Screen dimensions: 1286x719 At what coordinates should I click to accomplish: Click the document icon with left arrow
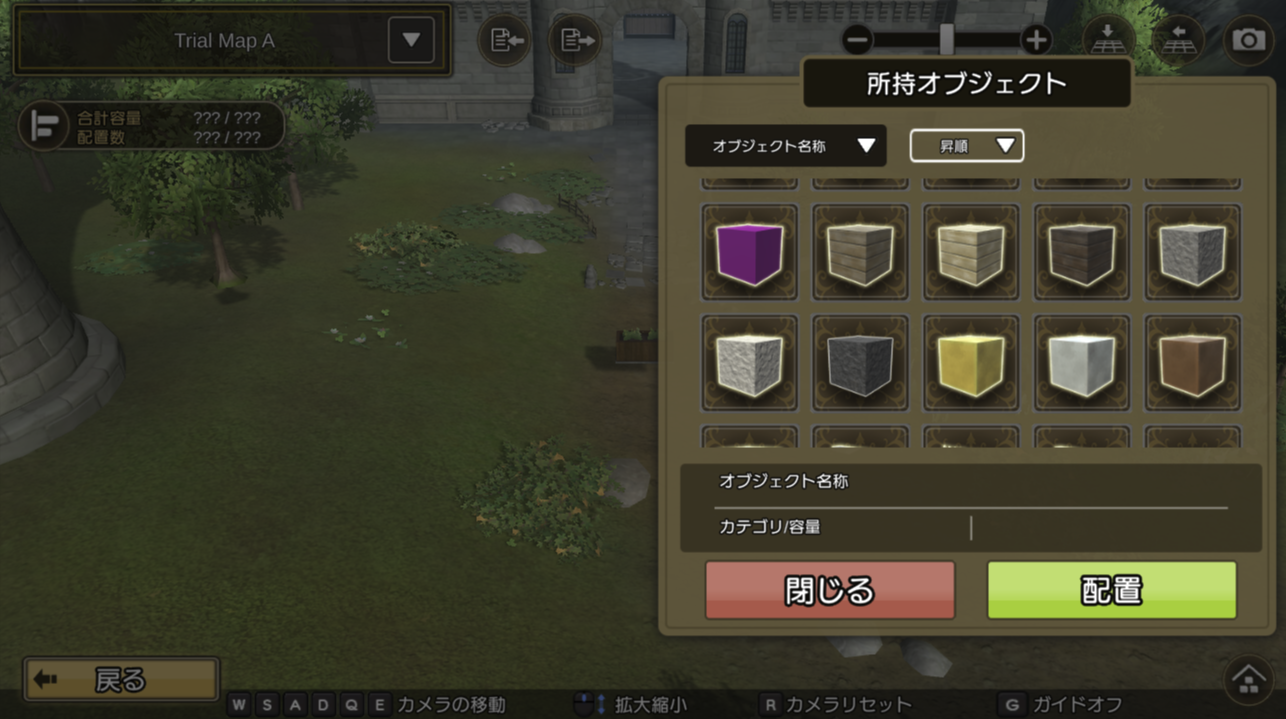504,41
